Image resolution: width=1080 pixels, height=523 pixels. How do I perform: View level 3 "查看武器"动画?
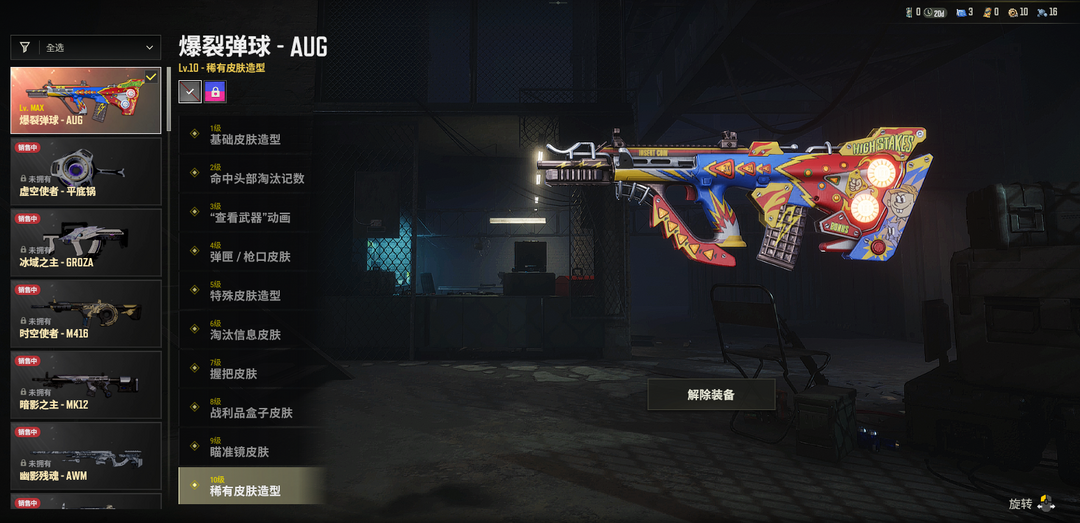[250, 213]
